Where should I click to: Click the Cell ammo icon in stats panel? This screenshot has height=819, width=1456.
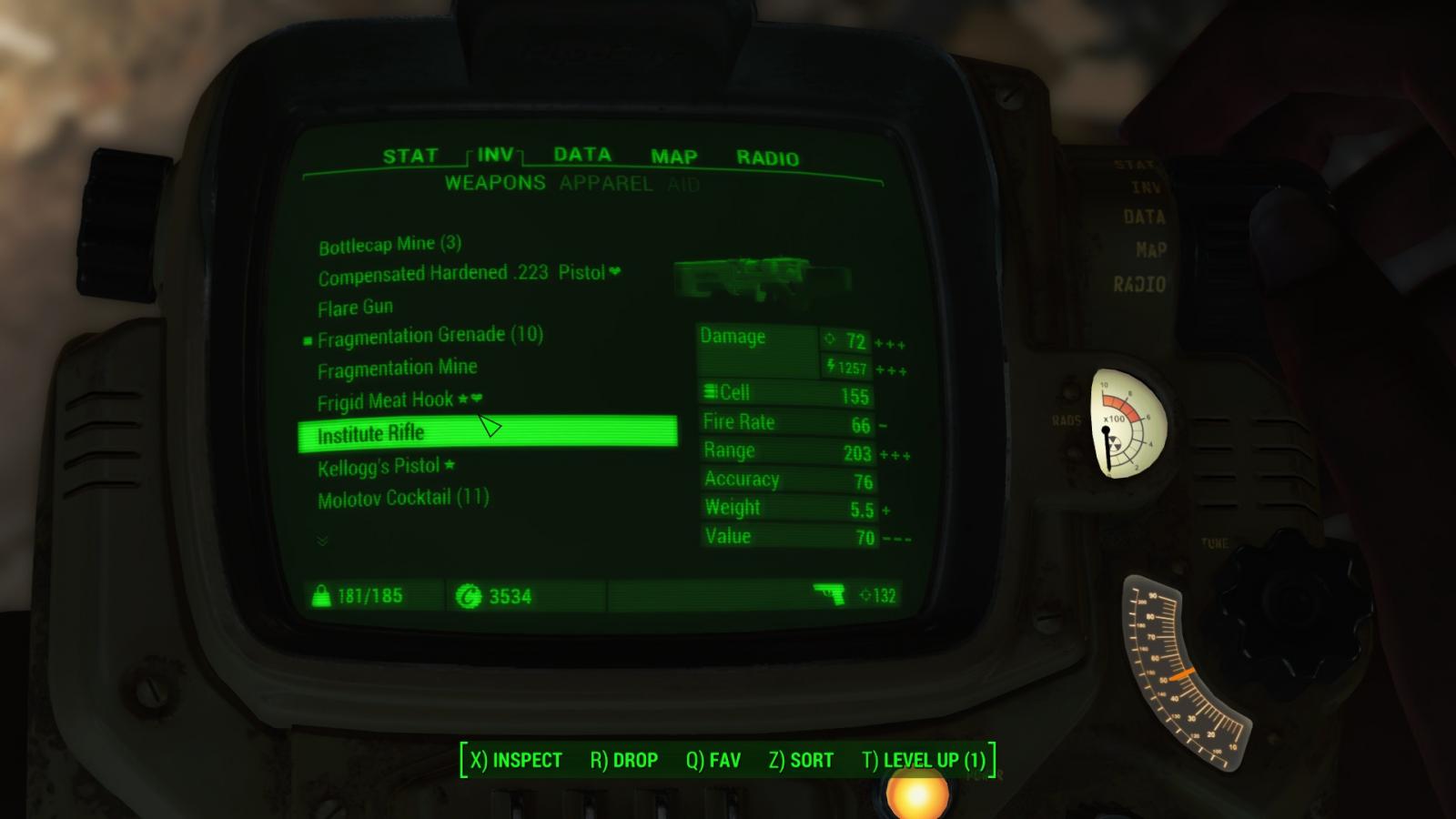[x=710, y=392]
